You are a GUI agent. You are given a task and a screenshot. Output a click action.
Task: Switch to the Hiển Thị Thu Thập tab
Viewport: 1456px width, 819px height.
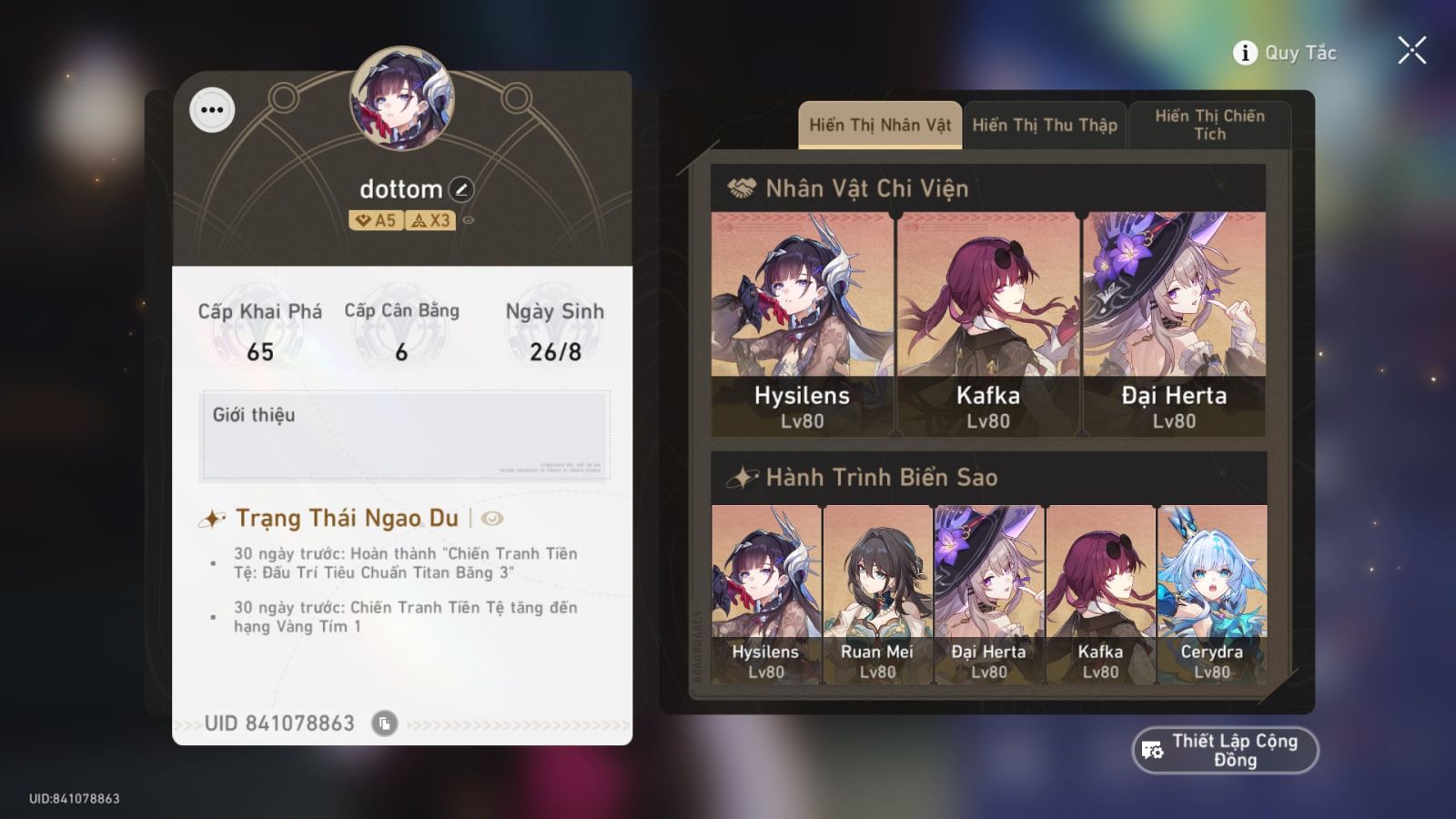click(1045, 125)
